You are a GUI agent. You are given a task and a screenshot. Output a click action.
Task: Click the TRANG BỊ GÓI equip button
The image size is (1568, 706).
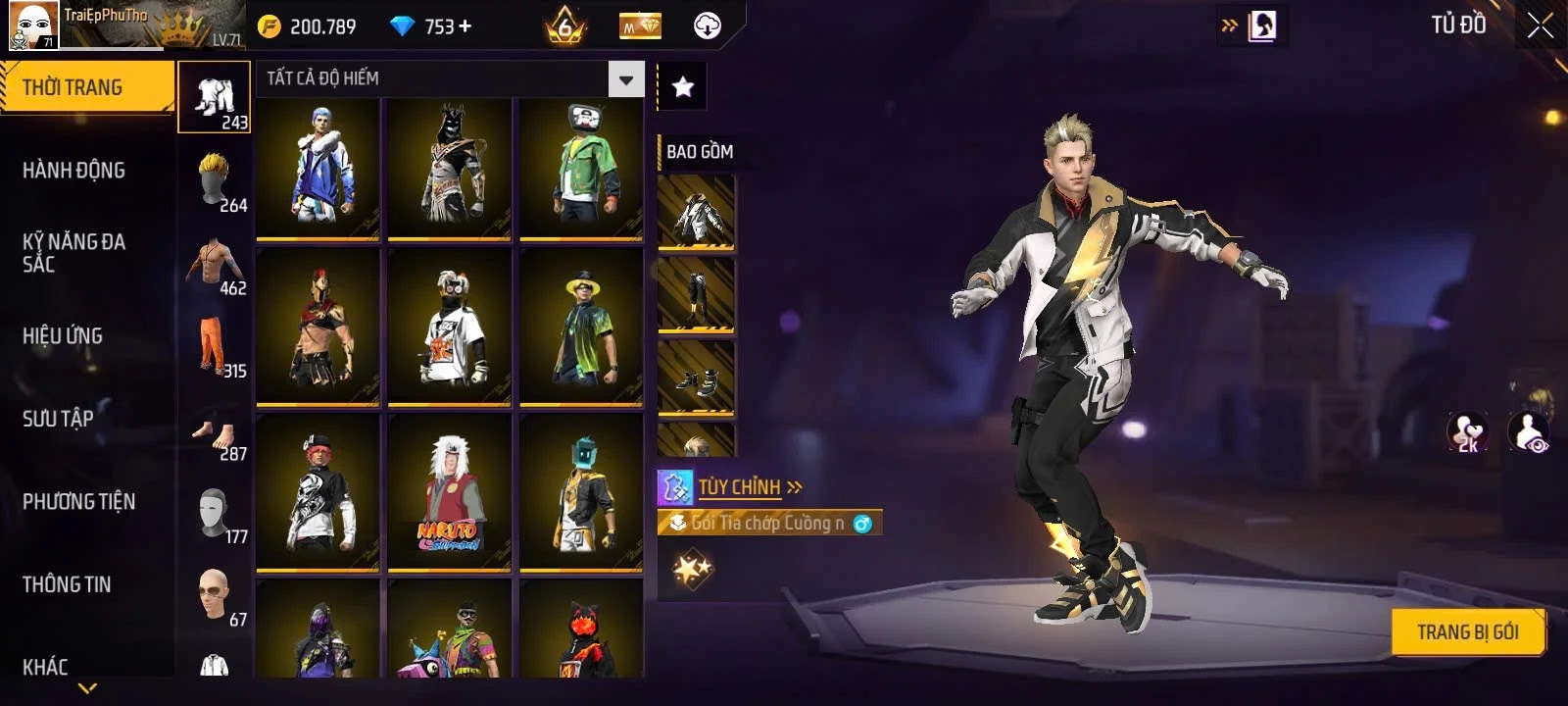[x=1467, y=632]
